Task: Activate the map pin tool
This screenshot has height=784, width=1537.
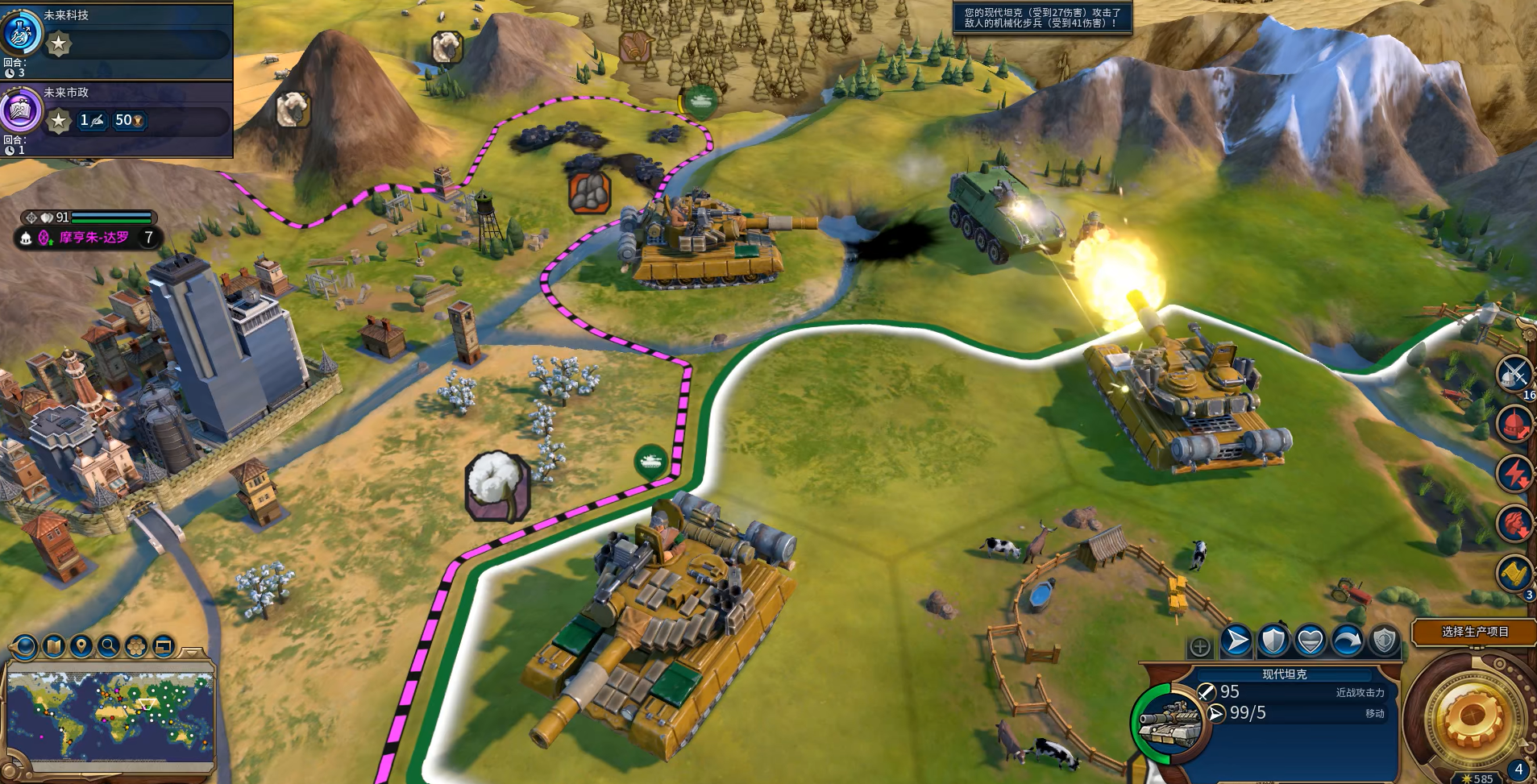Action: click(81, 646)
